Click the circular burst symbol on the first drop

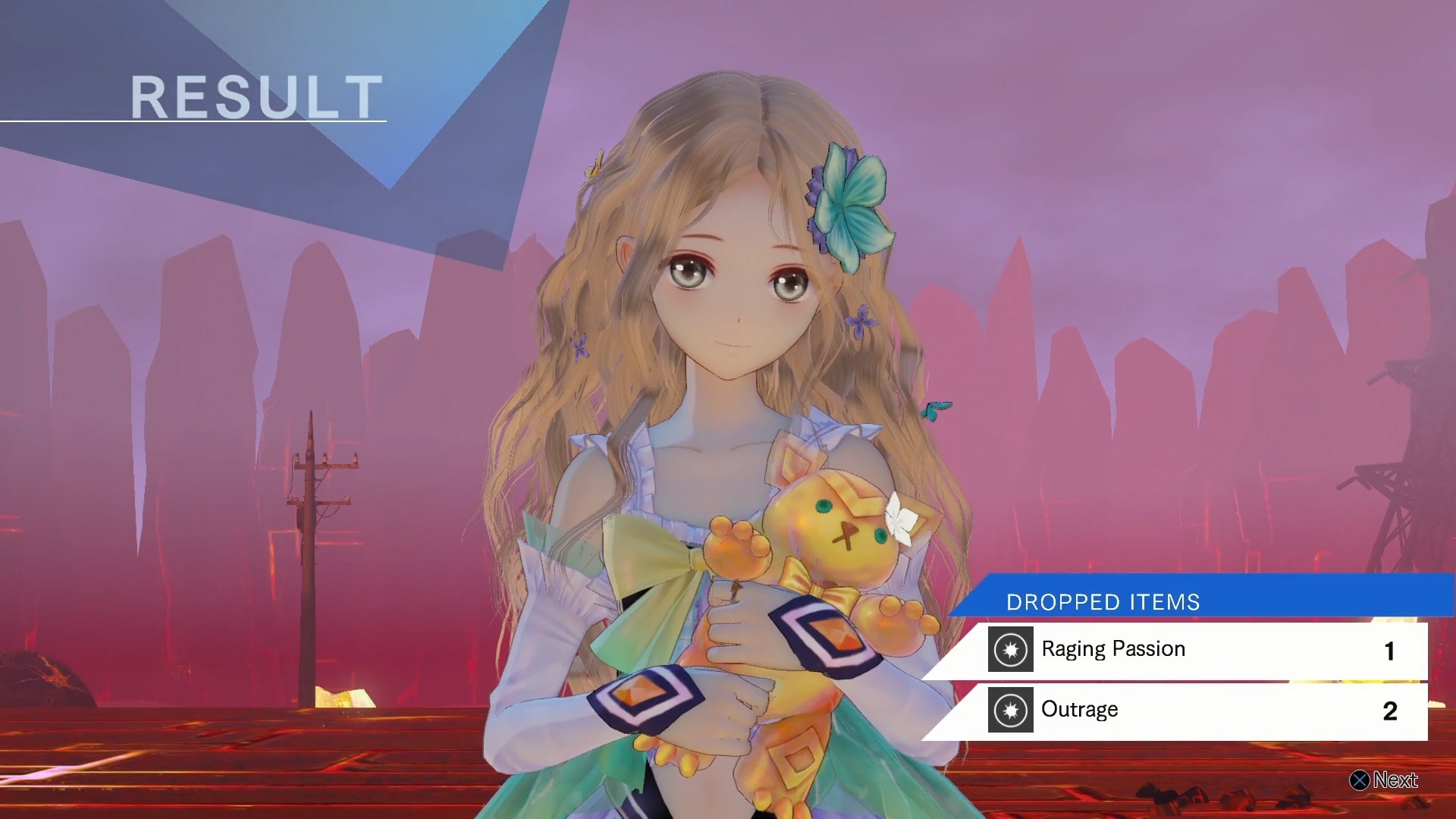pyautogui.click(x=1010, y=649)
